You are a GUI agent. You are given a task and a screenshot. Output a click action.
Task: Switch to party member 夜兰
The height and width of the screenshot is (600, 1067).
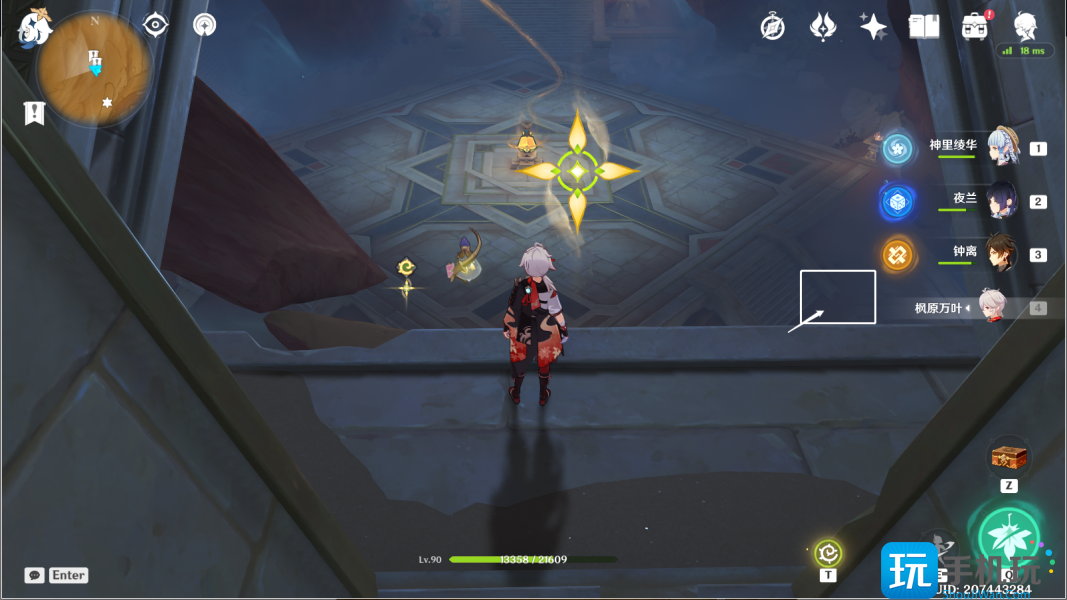pyautogui.click(x=1001, y=200)
